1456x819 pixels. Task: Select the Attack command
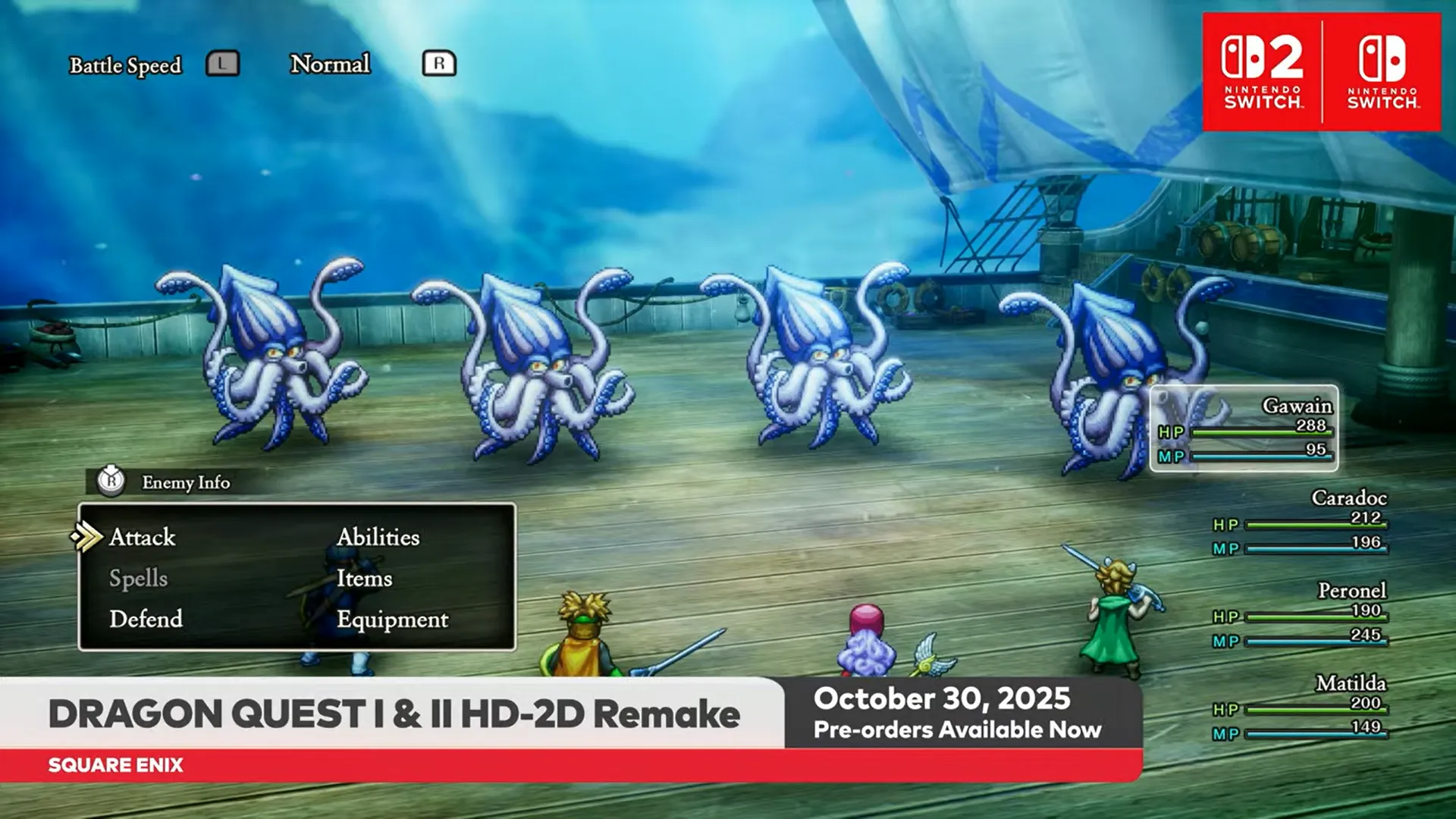click(143, 538)
